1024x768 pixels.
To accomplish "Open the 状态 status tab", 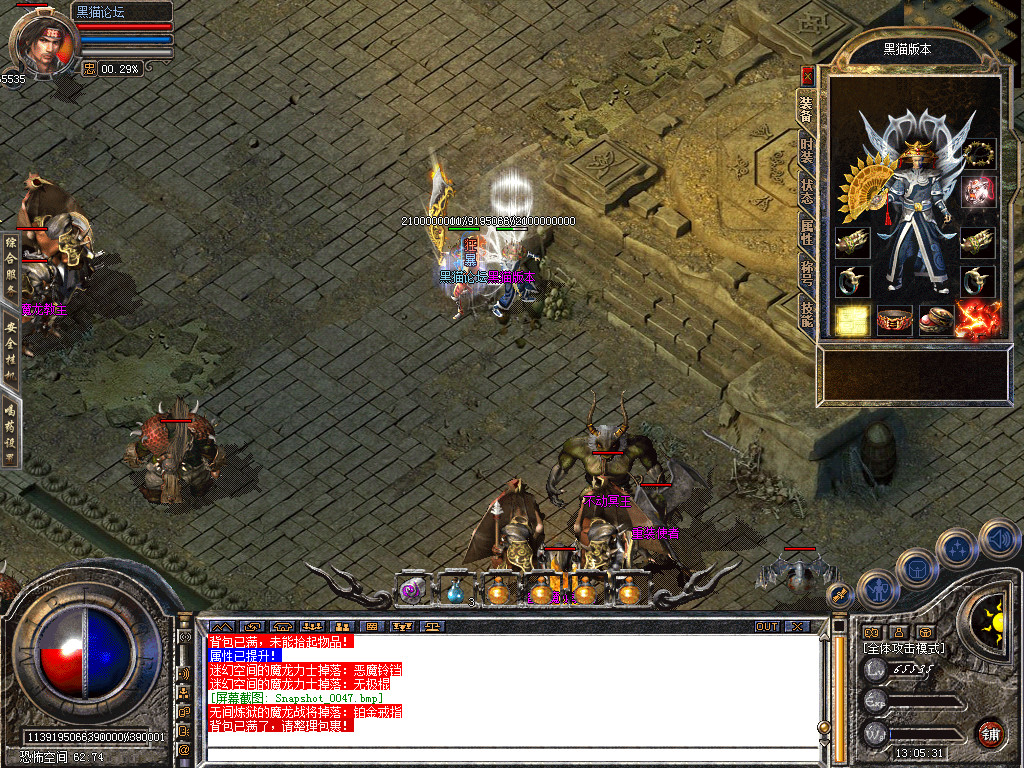I will (807, 191).
